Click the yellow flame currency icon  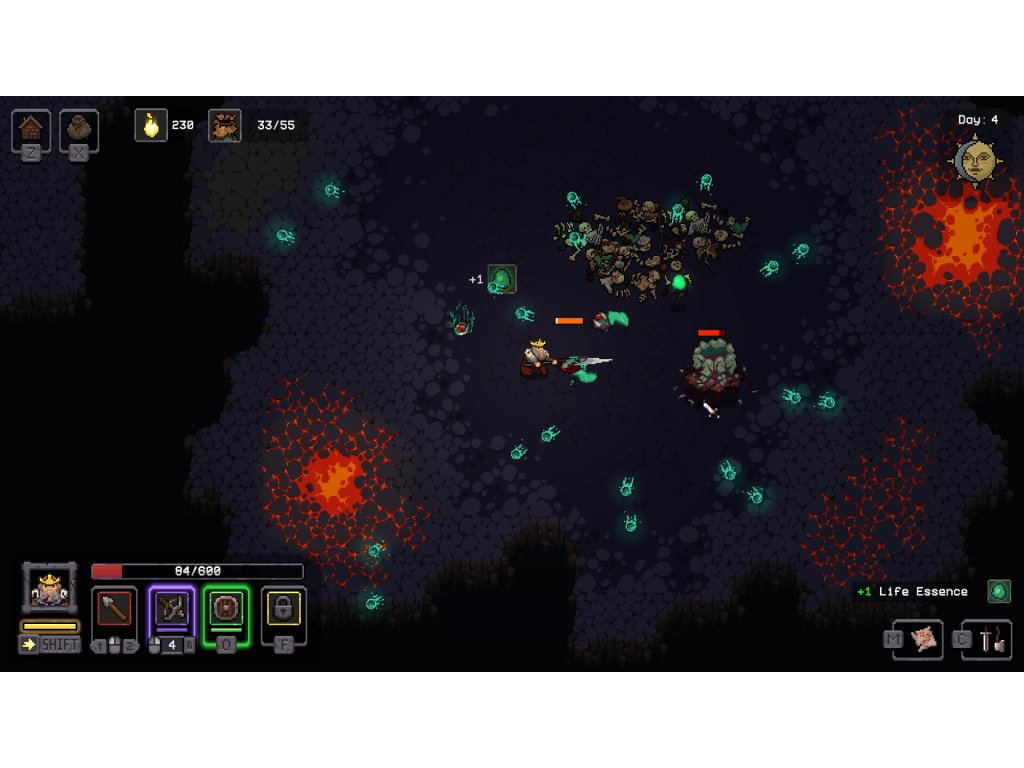151,125
